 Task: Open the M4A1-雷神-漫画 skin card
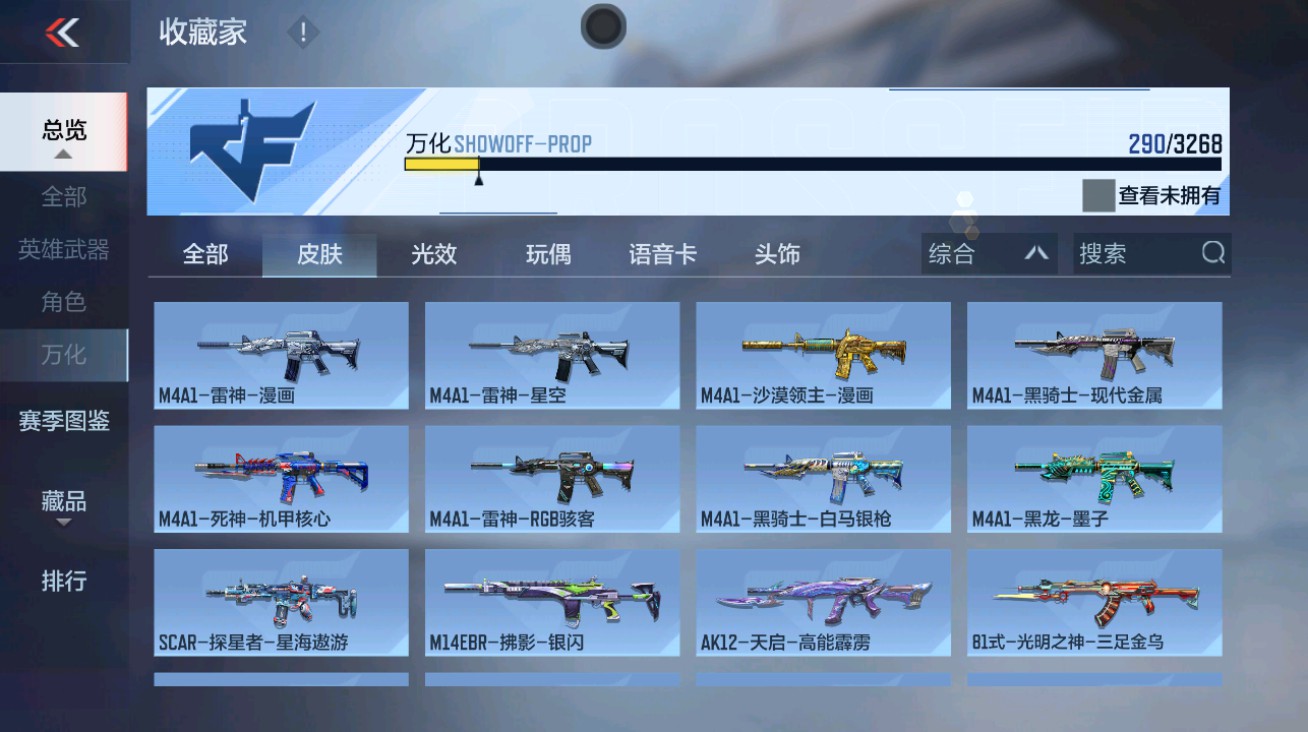click(281, 356)
